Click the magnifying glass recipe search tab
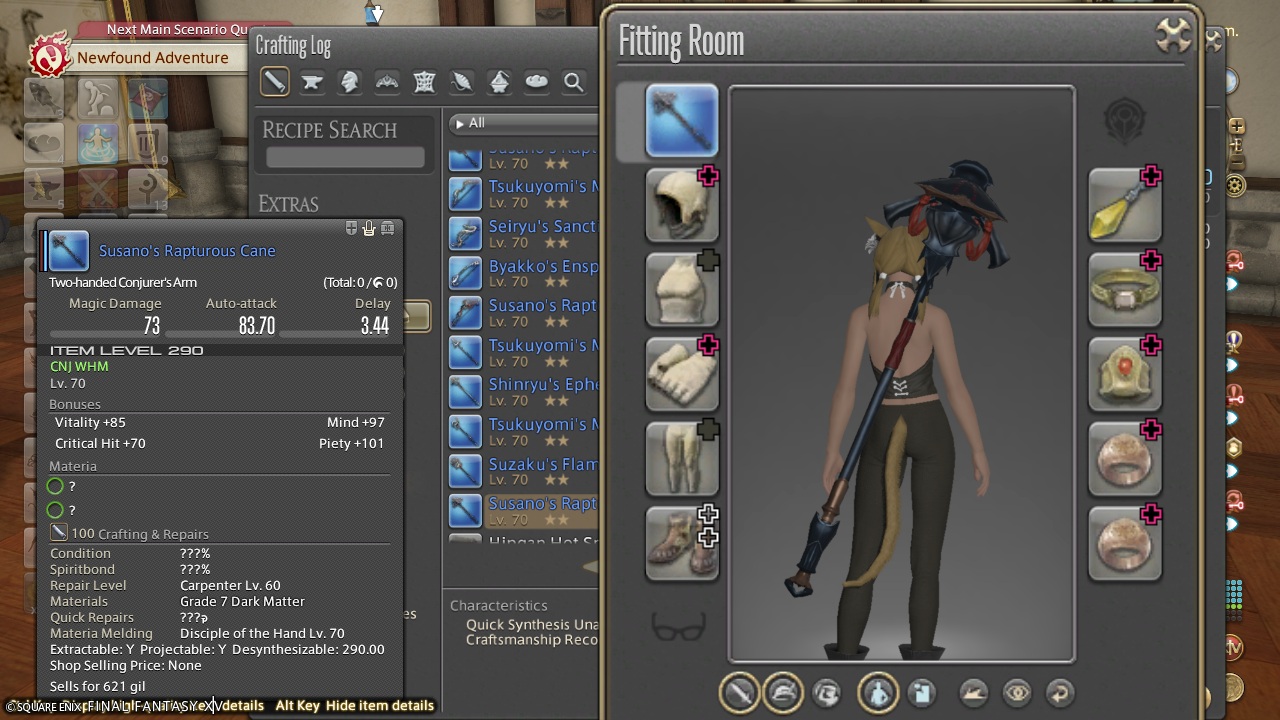The height and width of the screenshot is (720, 1280). 574,82
